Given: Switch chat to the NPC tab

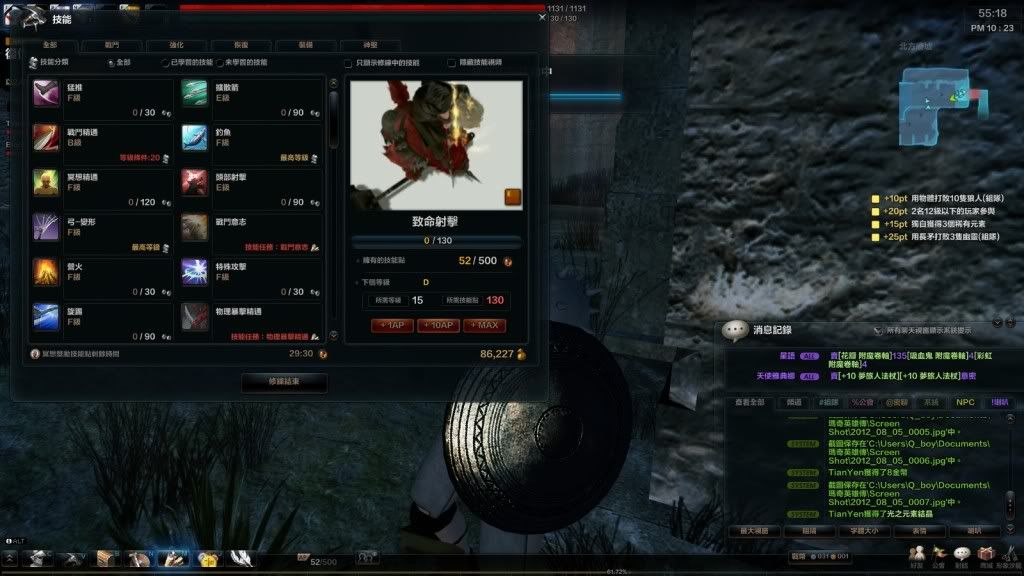Looking at the screenshot, I should (964, 402).
